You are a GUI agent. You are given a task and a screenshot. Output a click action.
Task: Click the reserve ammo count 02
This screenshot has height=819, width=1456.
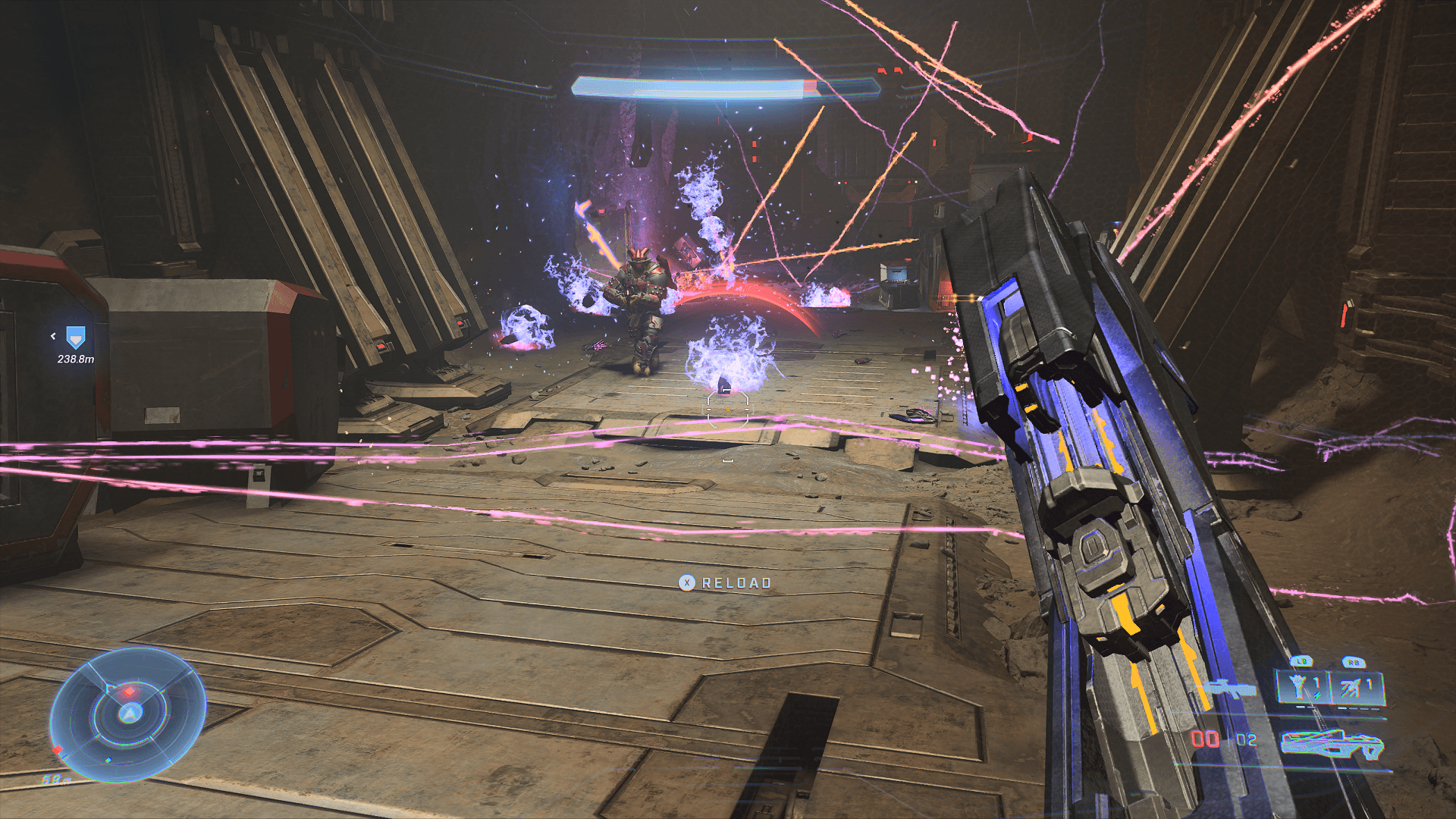(x=1245, y=741)
